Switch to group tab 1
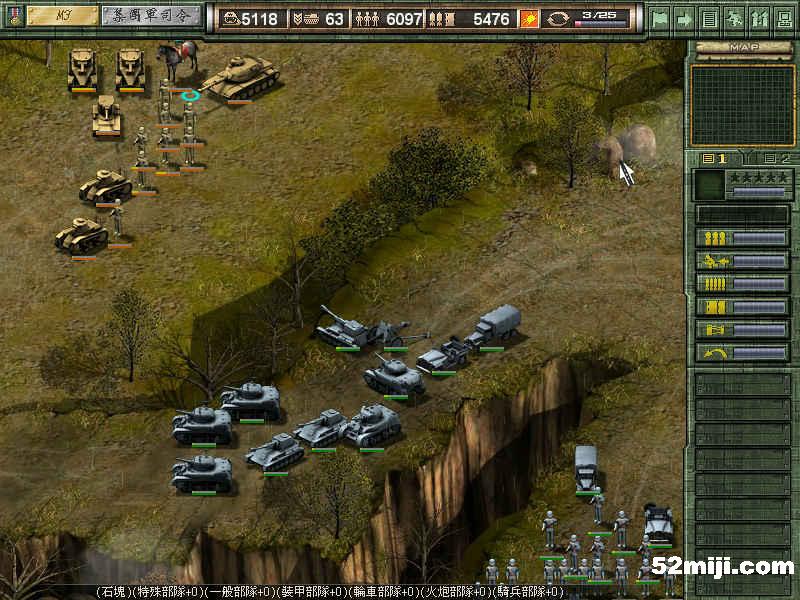 pos(714,158)
